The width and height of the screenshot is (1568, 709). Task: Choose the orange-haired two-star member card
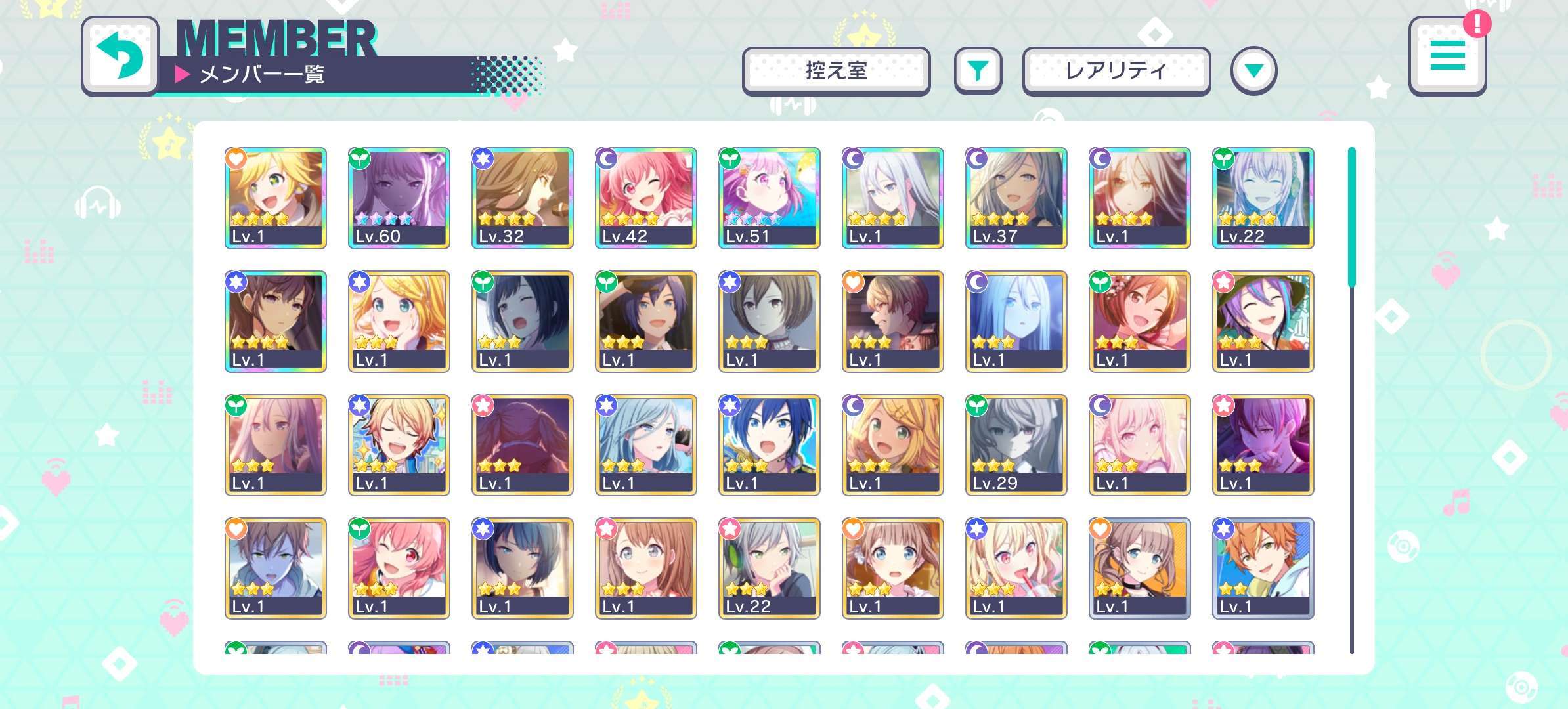point(1263,568)
